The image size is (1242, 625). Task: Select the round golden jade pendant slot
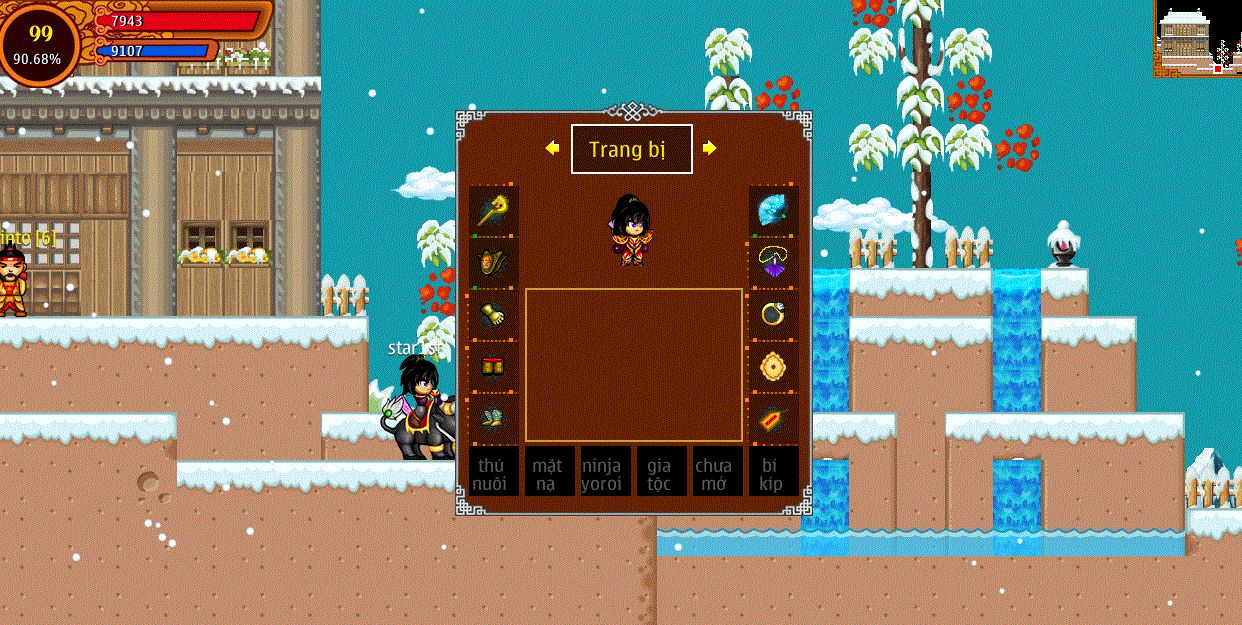774,367
